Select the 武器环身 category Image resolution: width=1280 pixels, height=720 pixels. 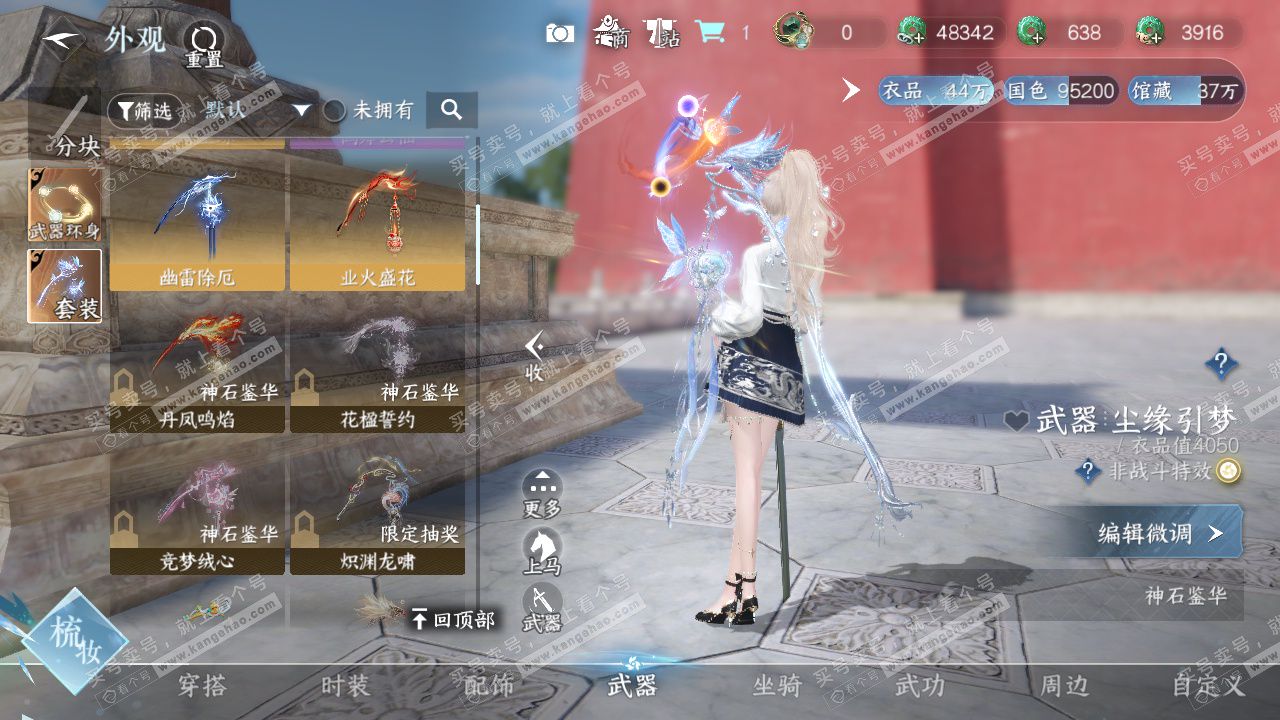[65, 205]
